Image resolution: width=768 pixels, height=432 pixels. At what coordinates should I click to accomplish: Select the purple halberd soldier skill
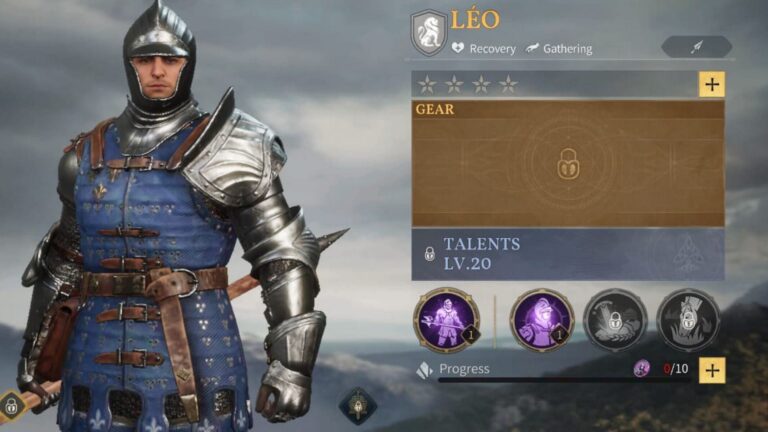point(445,320)
